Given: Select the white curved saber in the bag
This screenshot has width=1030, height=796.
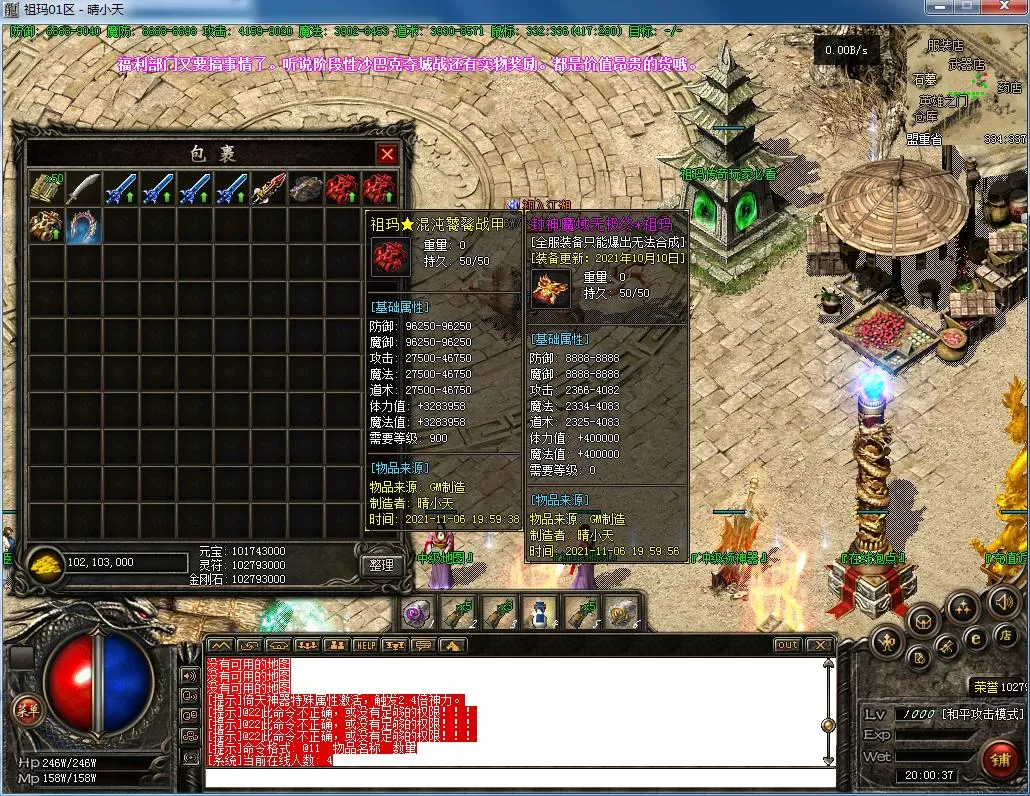Looking at the screenshot, I should [x=83, y=188].
